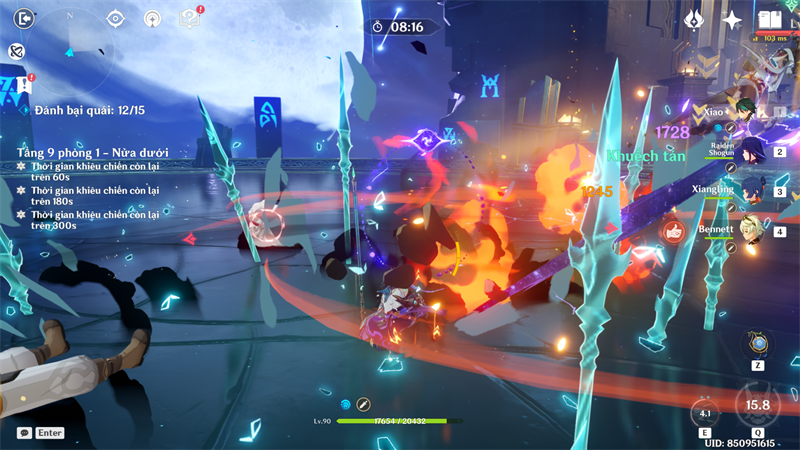Activate Xiao's mask Elemental Burst
This screenshot has height=450, width=800.
click(758, 405)
